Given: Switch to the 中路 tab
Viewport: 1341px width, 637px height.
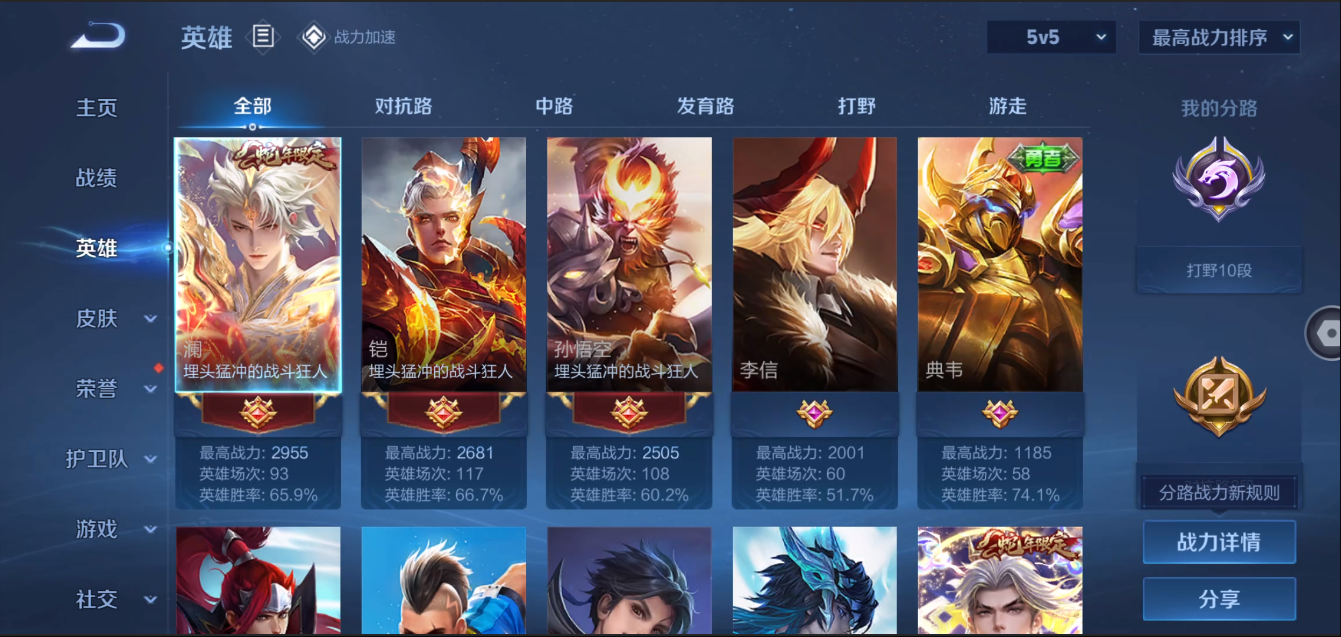Looking at the screenshot, I should pyautogui.click(x=554, y=106).
